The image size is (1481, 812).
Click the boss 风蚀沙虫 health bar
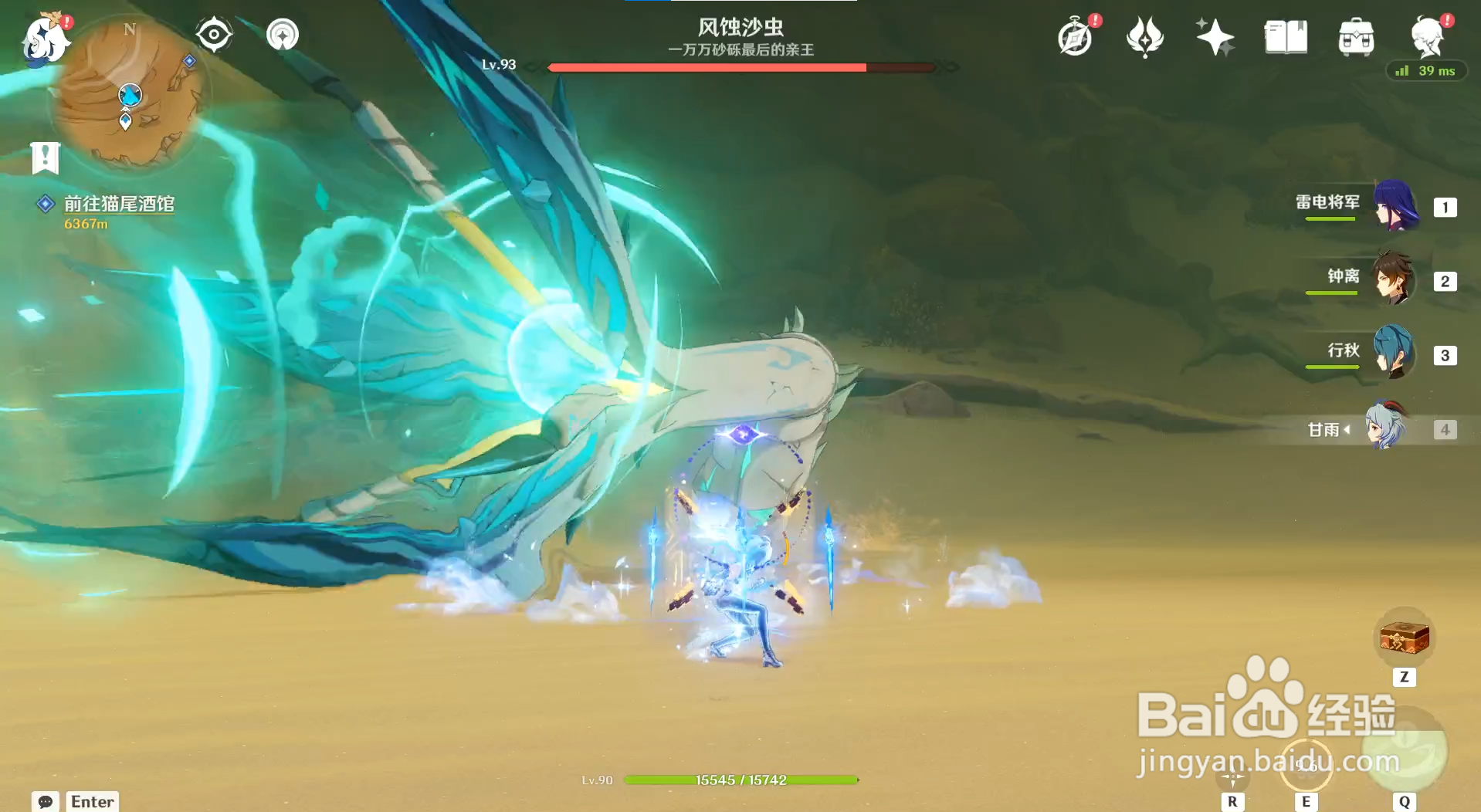737,68
